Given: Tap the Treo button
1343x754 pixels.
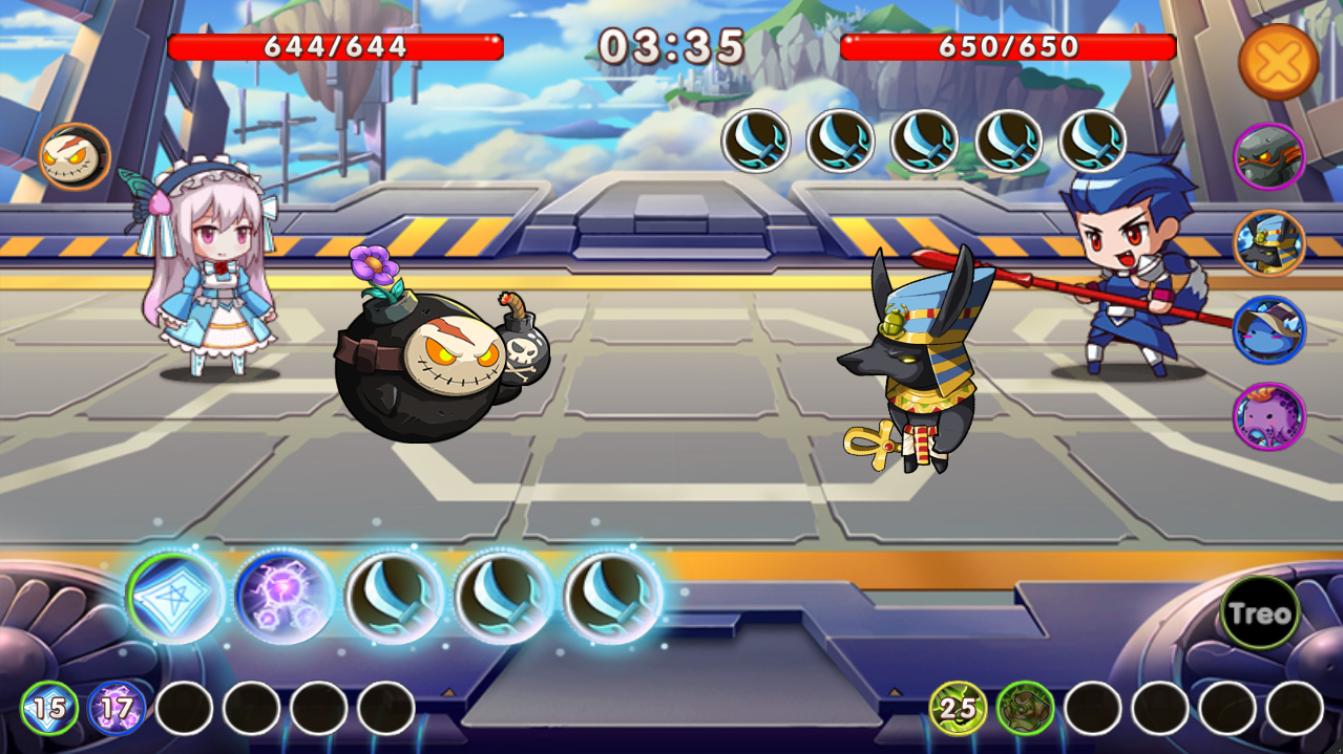Looking at the screenshot, I should point(1260,613).
